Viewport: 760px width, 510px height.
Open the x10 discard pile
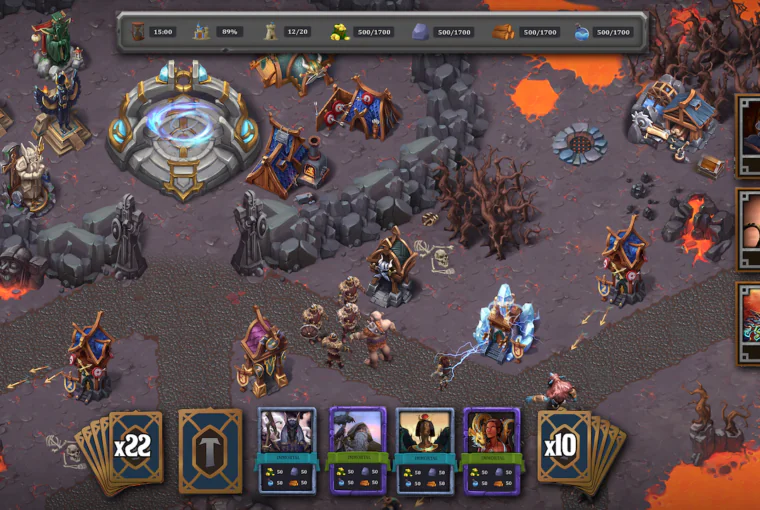560,446
